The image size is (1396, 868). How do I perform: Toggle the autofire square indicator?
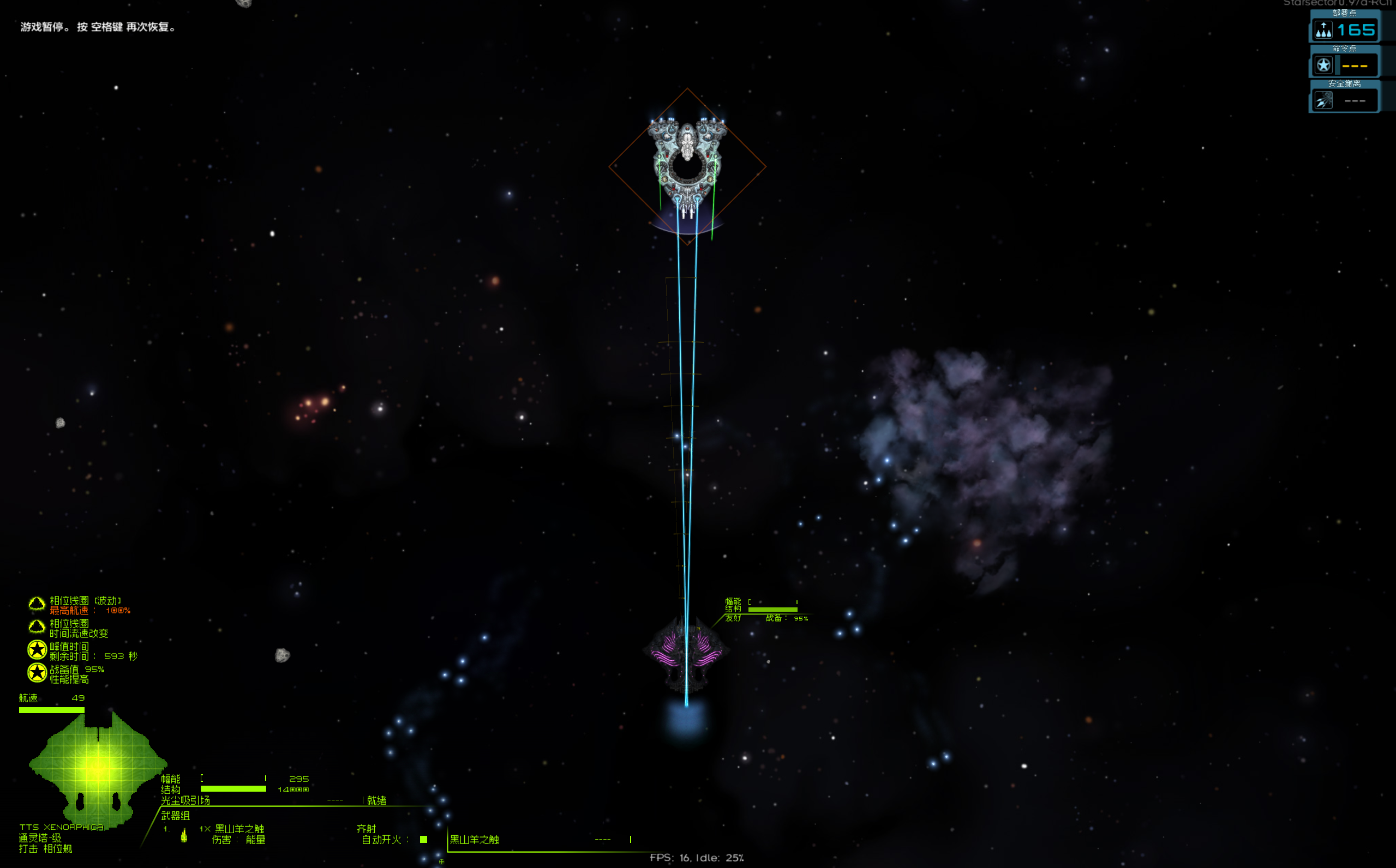coord(423,839)
